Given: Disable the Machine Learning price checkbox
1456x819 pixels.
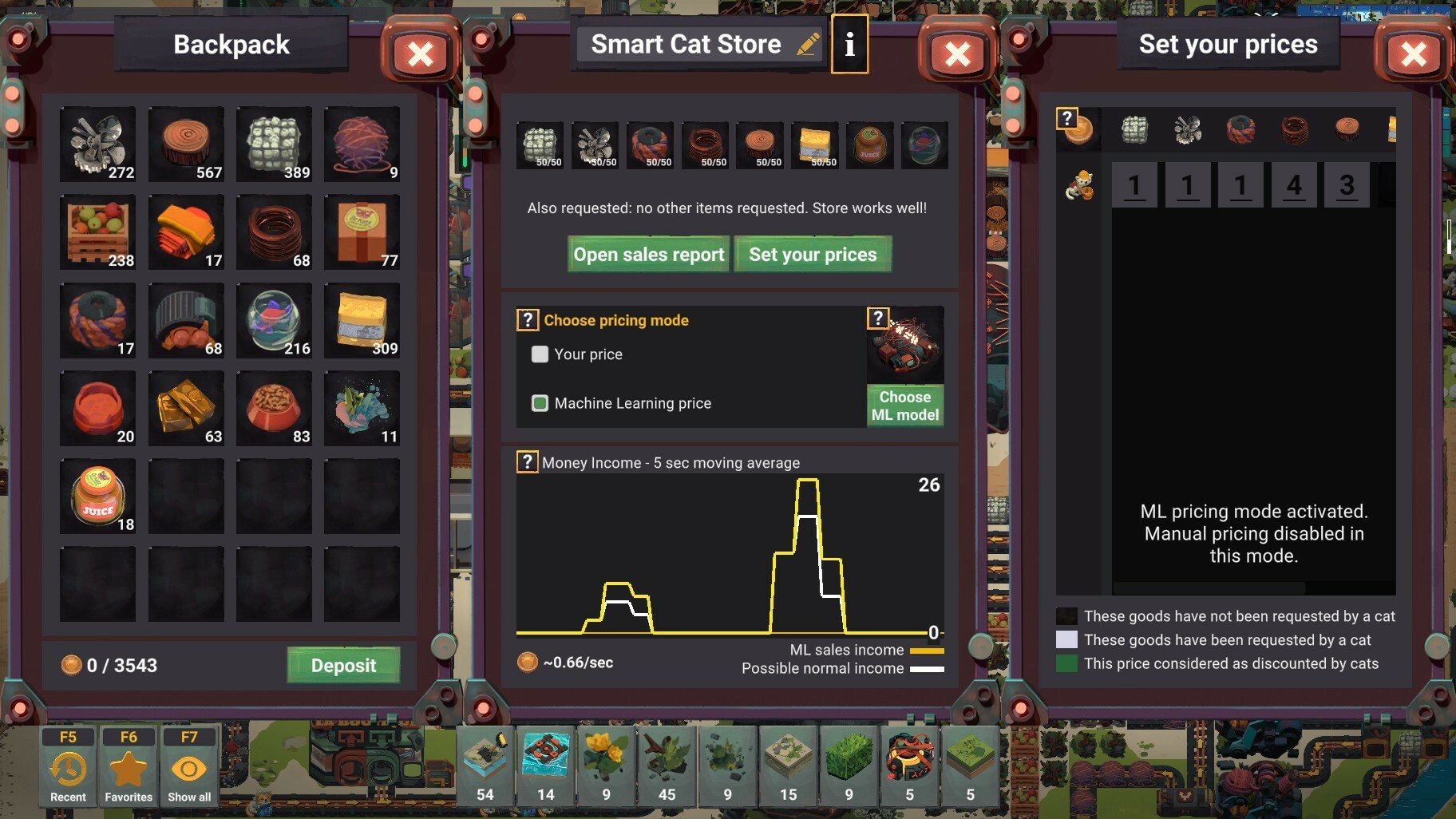Looking at the screenshot, I should (x=541, y=403).
